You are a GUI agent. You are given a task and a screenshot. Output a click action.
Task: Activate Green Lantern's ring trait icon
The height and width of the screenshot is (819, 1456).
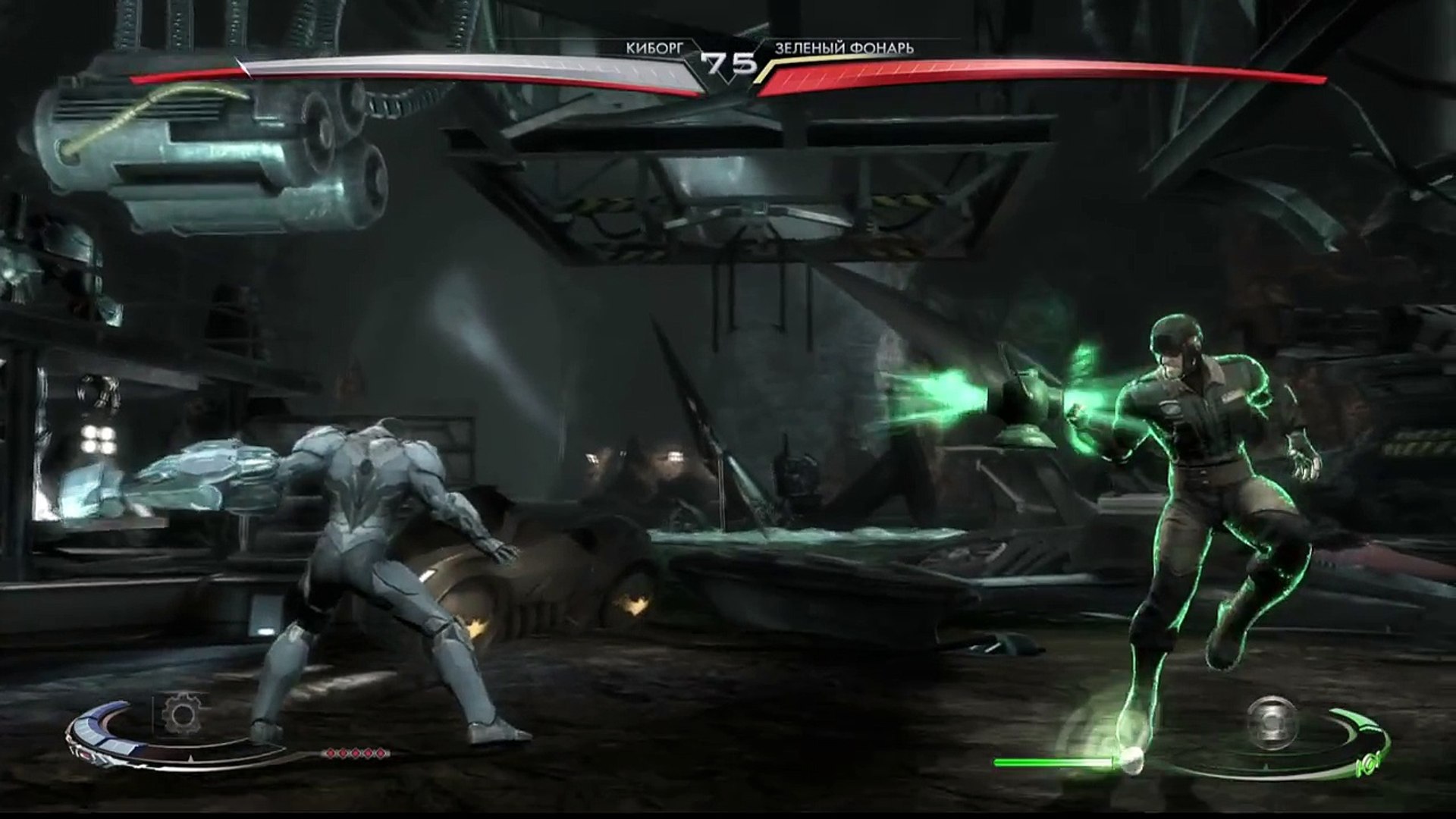[x=1273, y=721]
